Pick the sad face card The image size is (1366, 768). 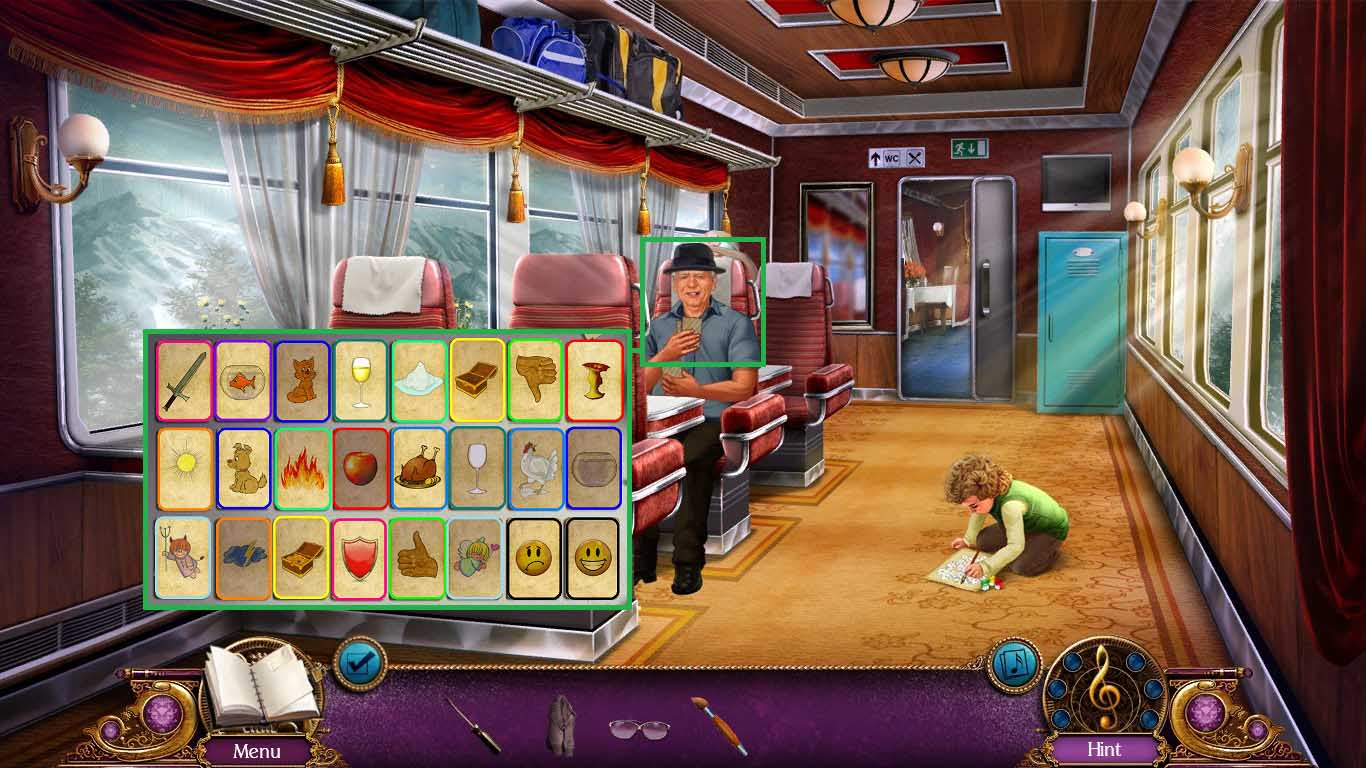click(535, 558)
